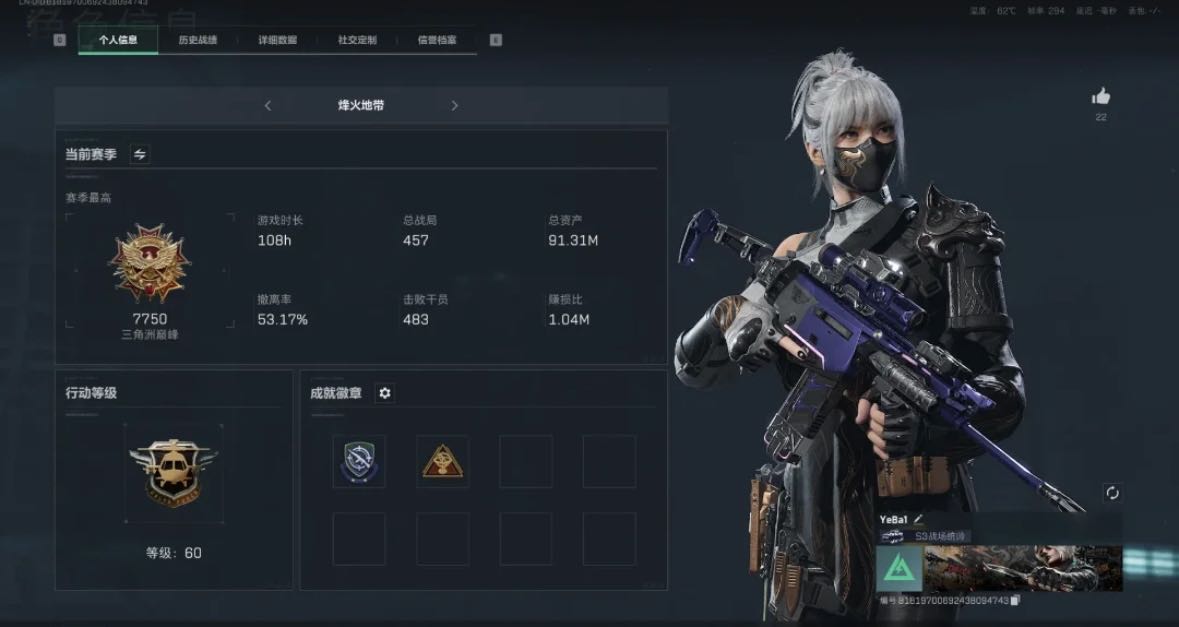Inspect the 三角洲巅峰 rank emblem
The width and height of the screenshot is (1179, 627).
[150, 263]
